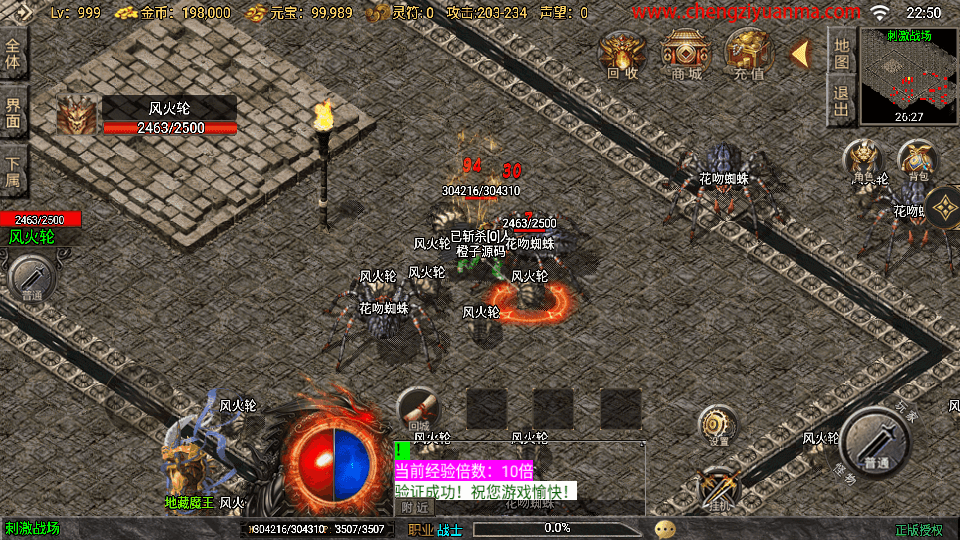Image resolution: width=960 pixels, height=540 pixels.
Task: Open the 地图 map button
Action: coord(842,53)
